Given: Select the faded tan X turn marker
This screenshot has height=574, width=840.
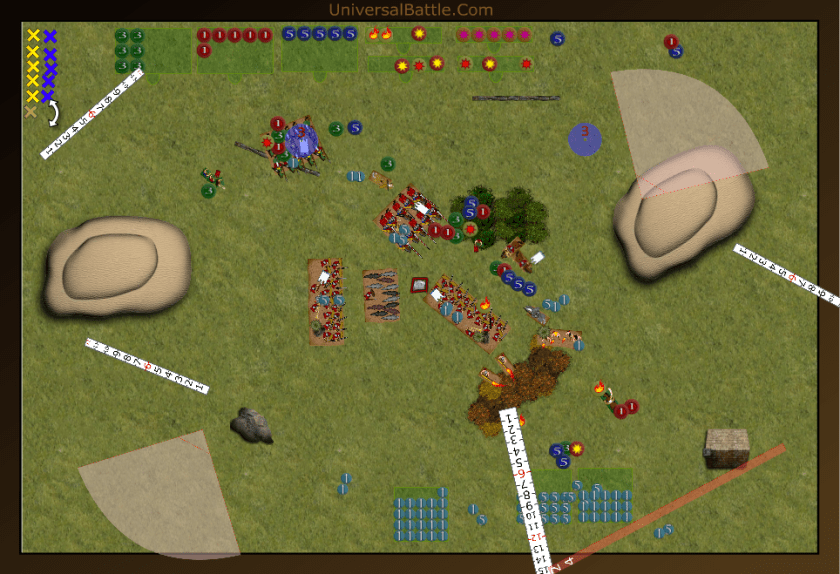Looking at the screenshot, I should tap(31, 112).
